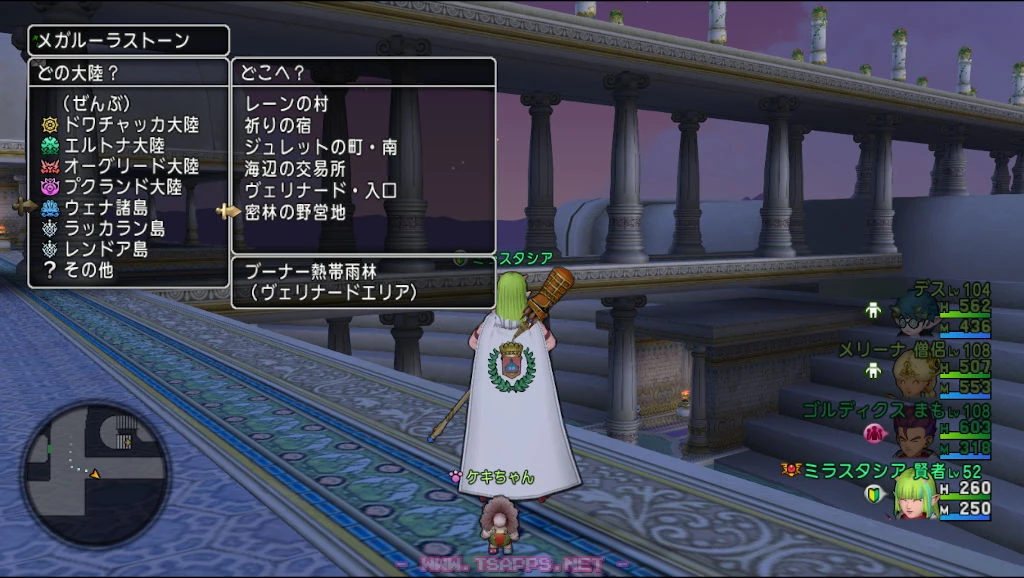This screenshot has height=578, width=1024.
Task: Select ヴェリナード・入口 destination
Action: (321, 190)
